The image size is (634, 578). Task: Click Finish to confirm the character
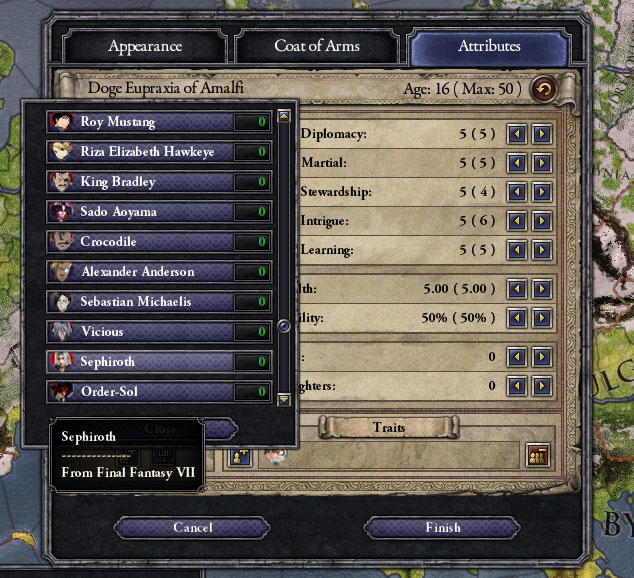pyautogui.click(x=442, y=527)
